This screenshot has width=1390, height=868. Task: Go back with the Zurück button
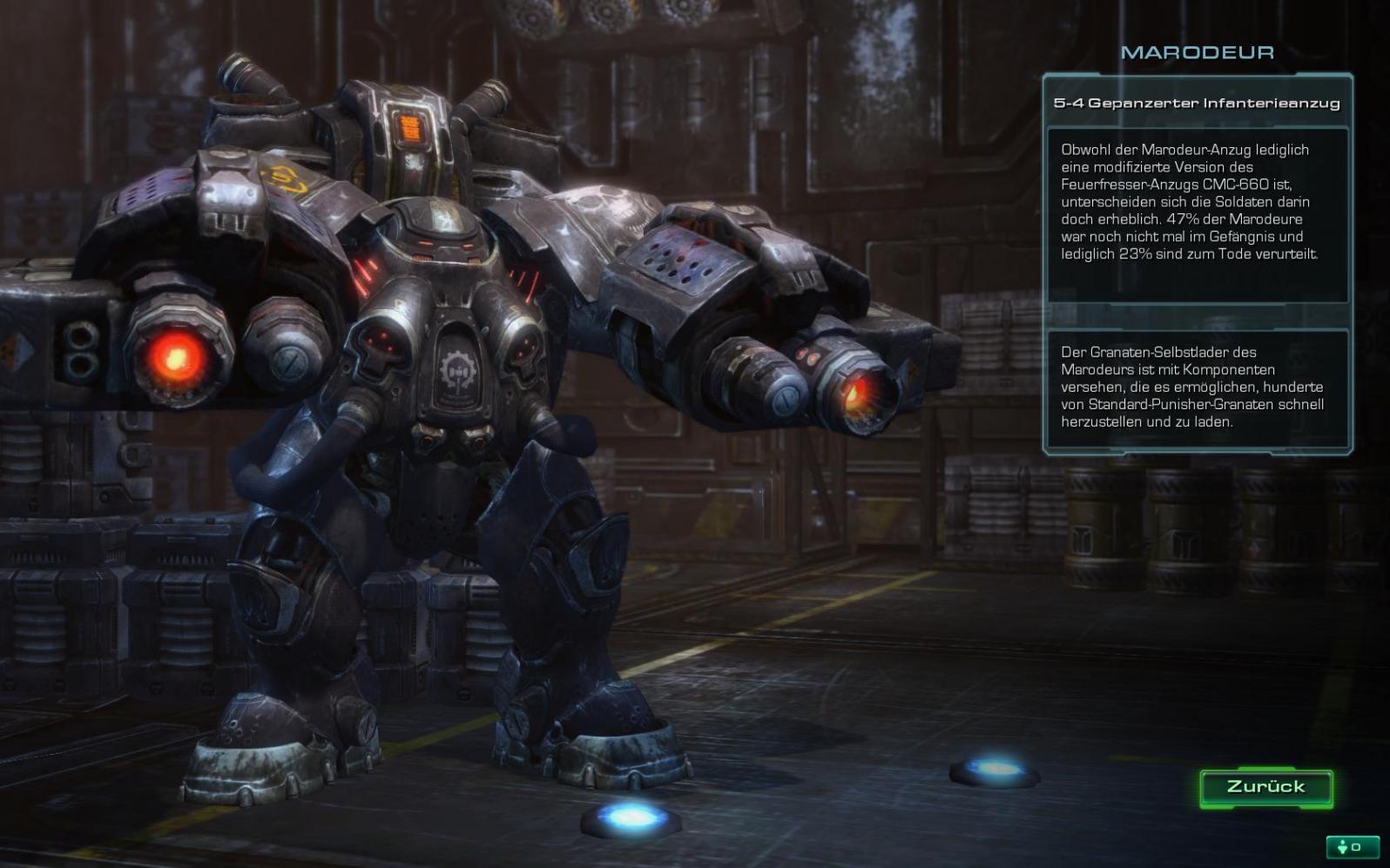(x=1265, y=787)
